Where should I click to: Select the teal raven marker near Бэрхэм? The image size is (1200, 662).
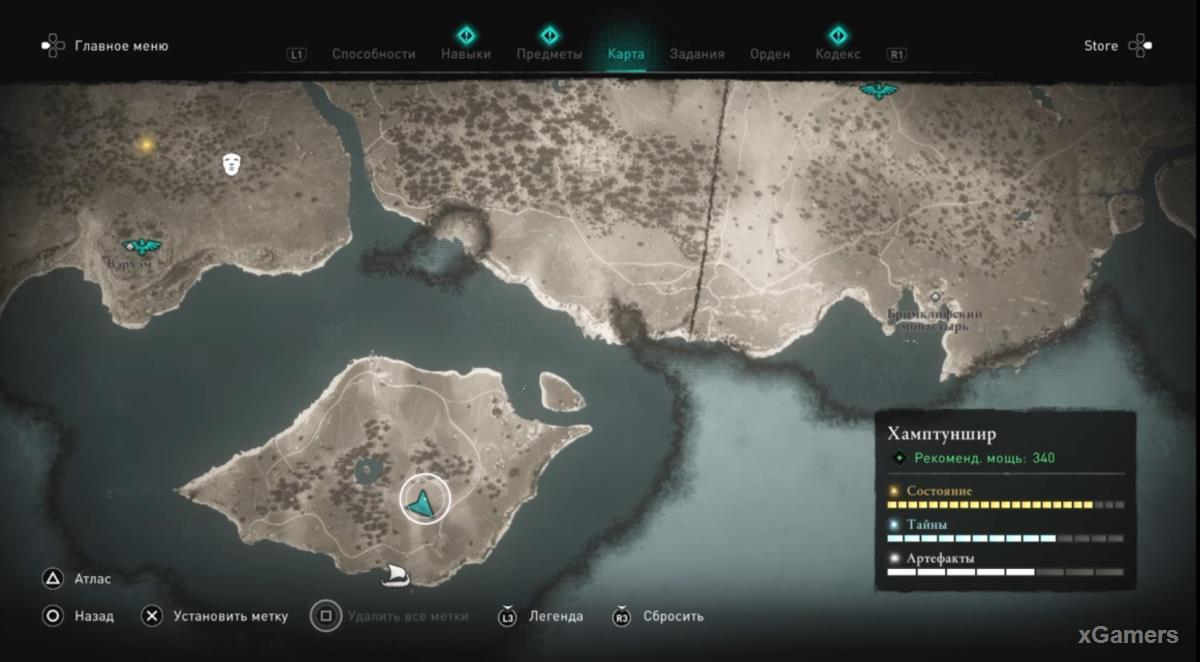141,245
